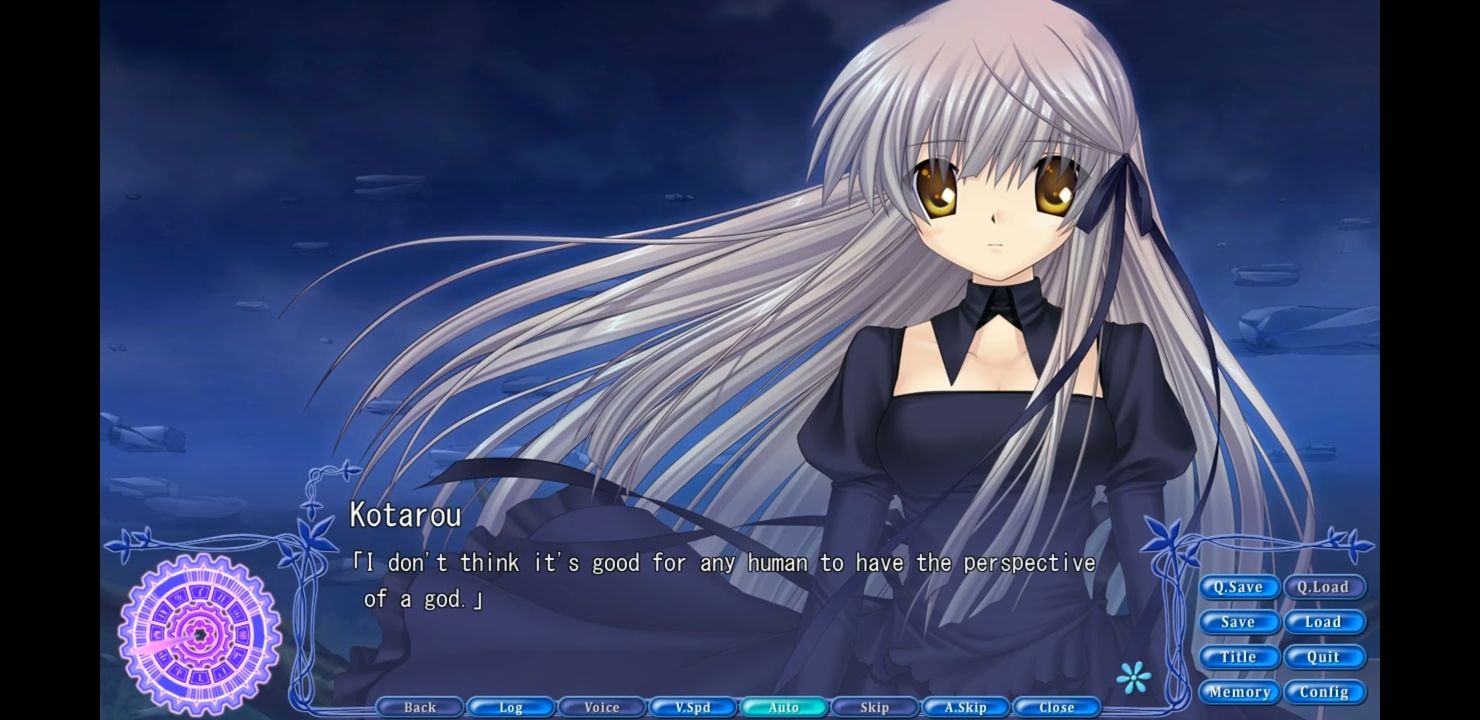Open the Save menu screen

pos(1239,622)
